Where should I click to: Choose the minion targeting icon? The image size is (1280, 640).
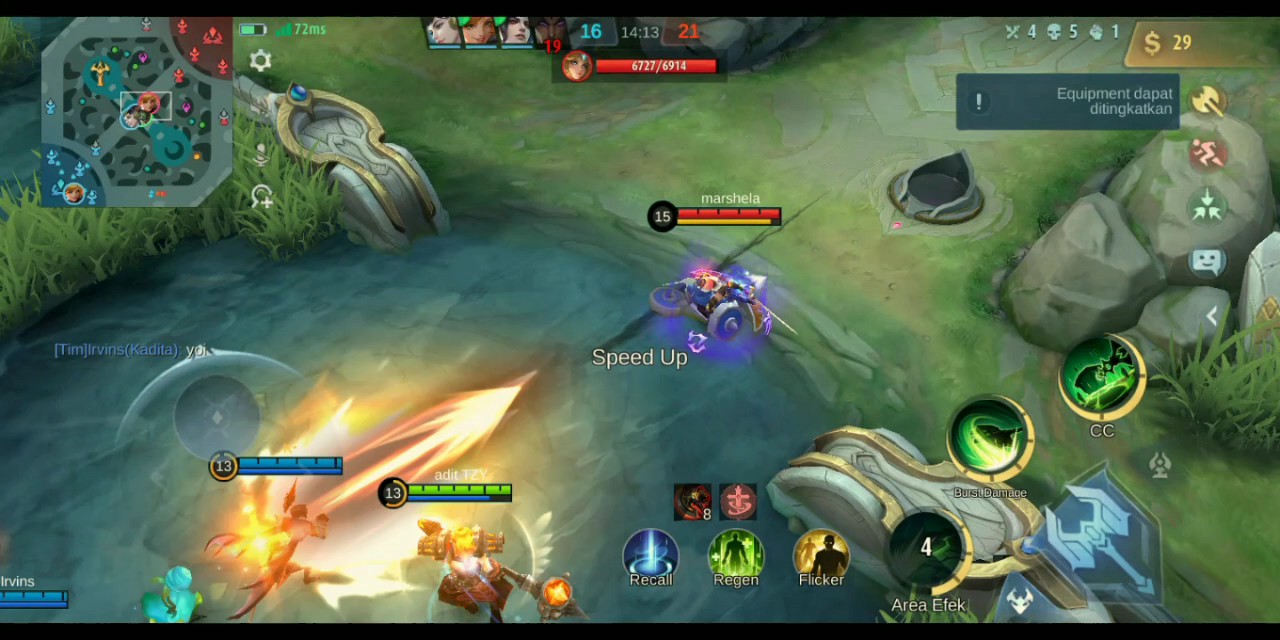pos(1020,600)
